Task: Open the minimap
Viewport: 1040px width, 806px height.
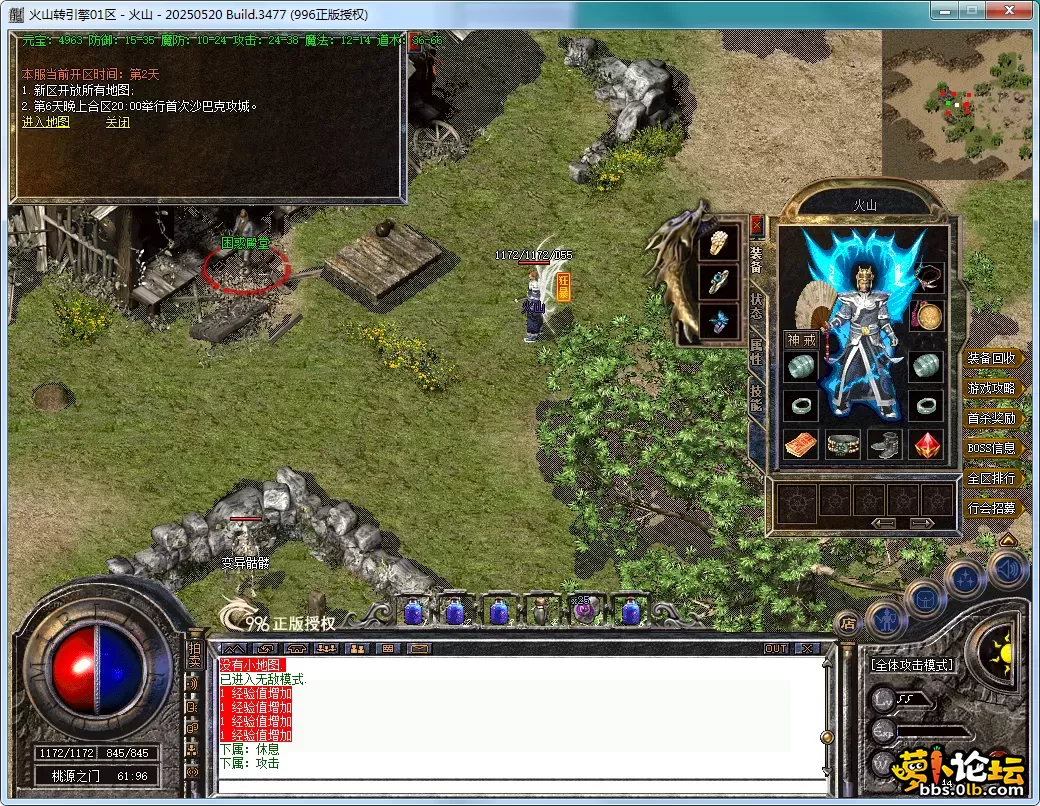Action: [x=956, y=104]
